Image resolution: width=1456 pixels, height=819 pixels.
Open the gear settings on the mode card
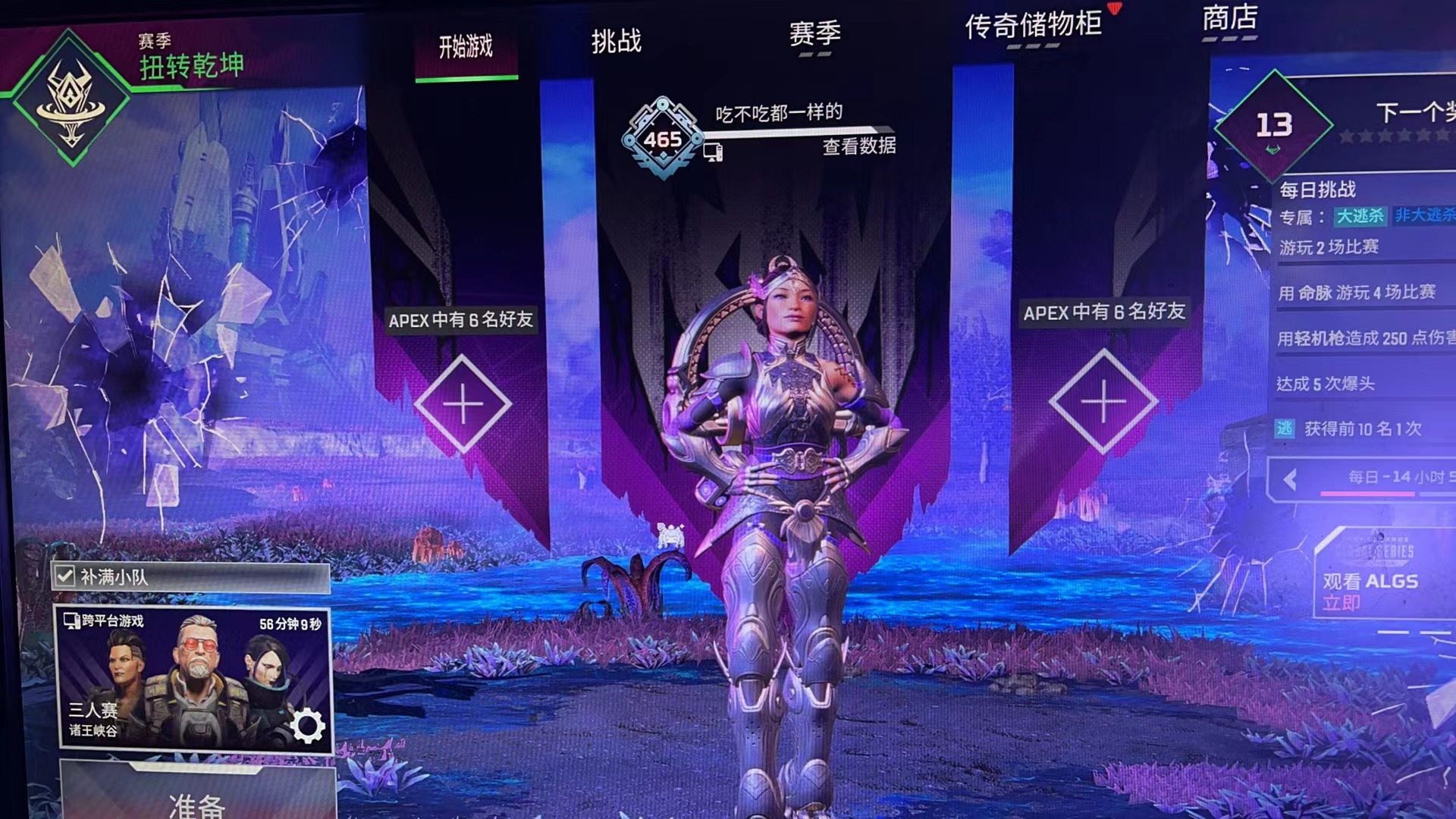[x=307, y=726]
